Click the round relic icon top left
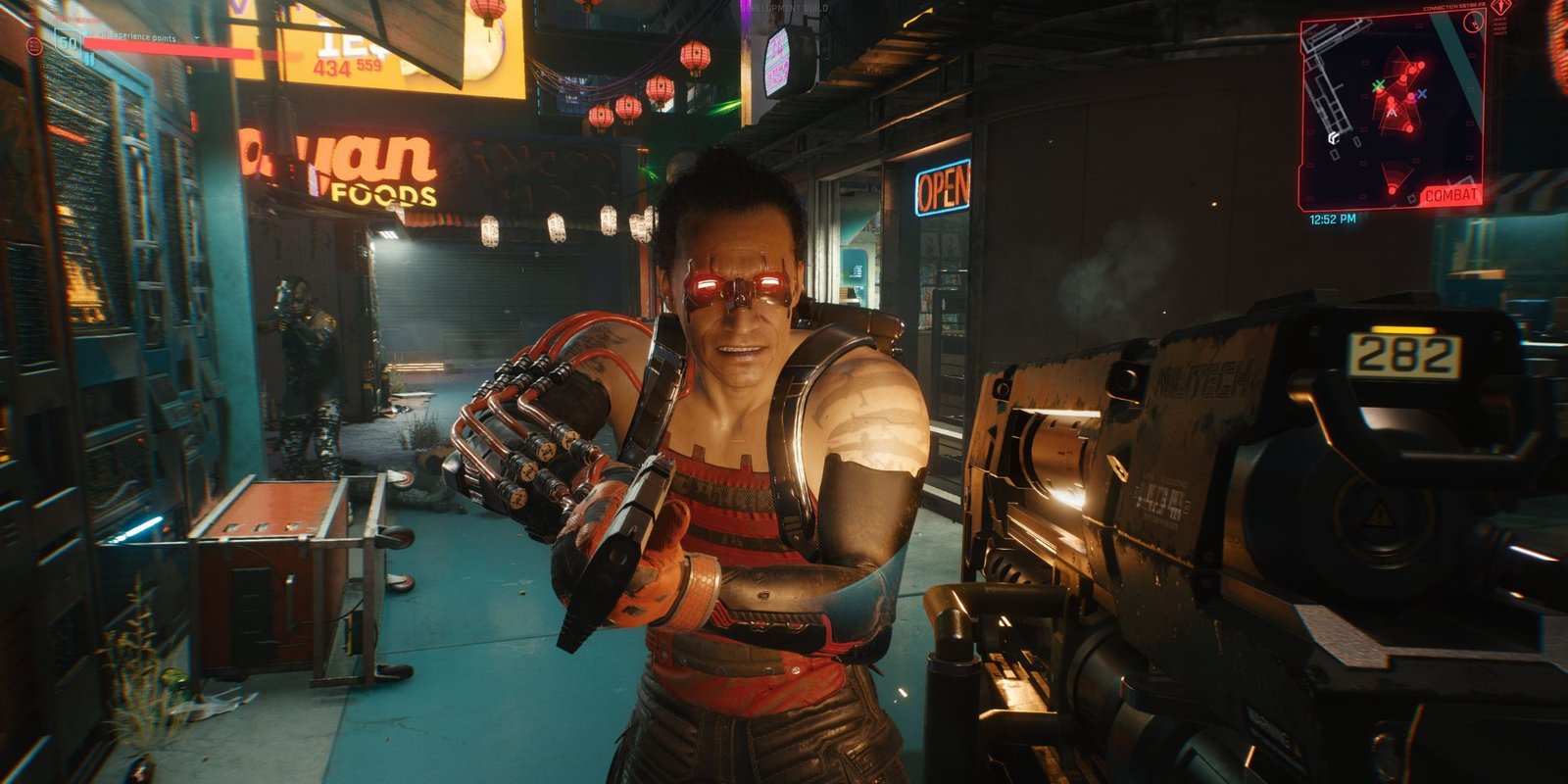 click(34, 46)
